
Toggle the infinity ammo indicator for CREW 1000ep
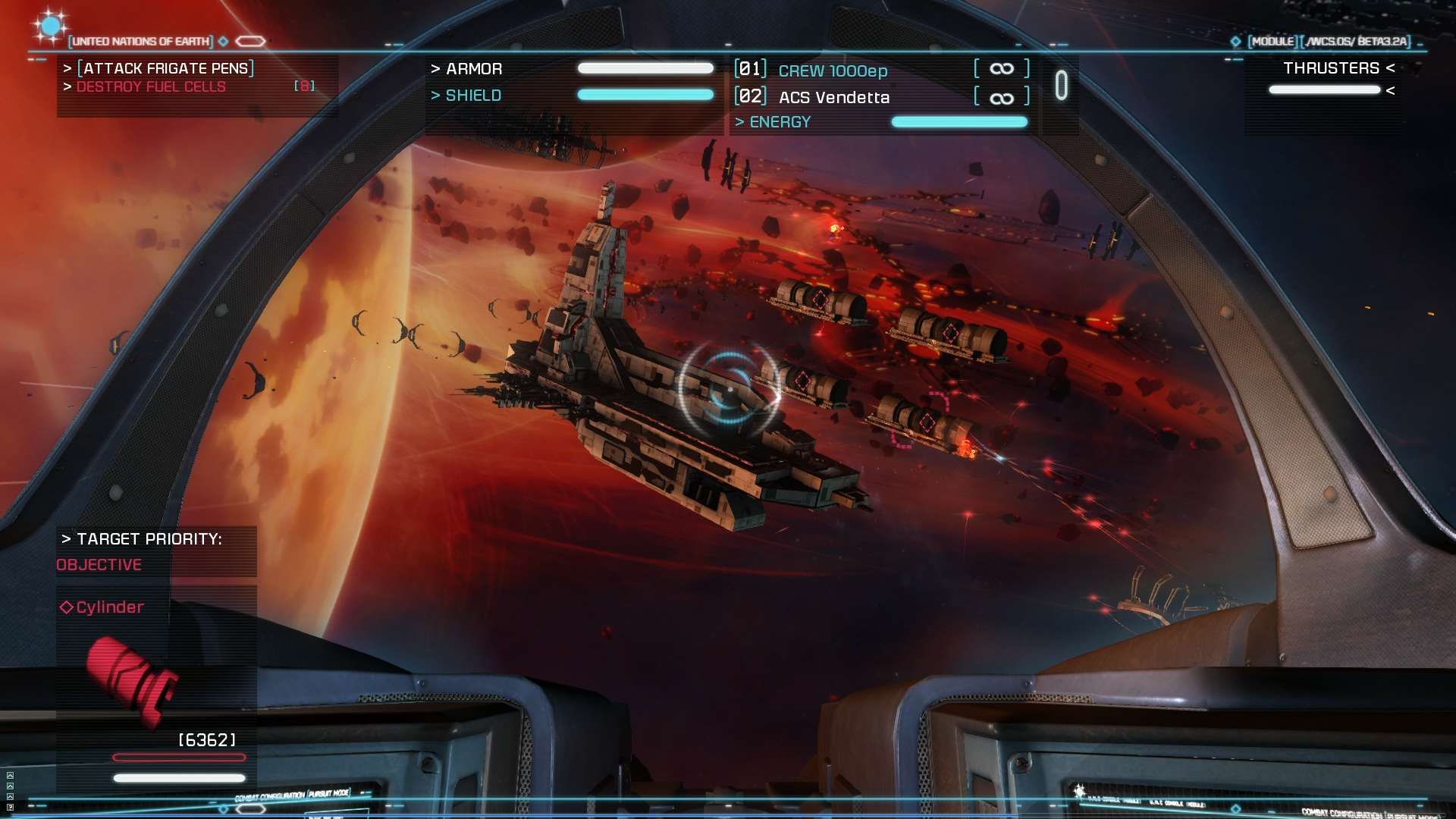pos(1001,68)
